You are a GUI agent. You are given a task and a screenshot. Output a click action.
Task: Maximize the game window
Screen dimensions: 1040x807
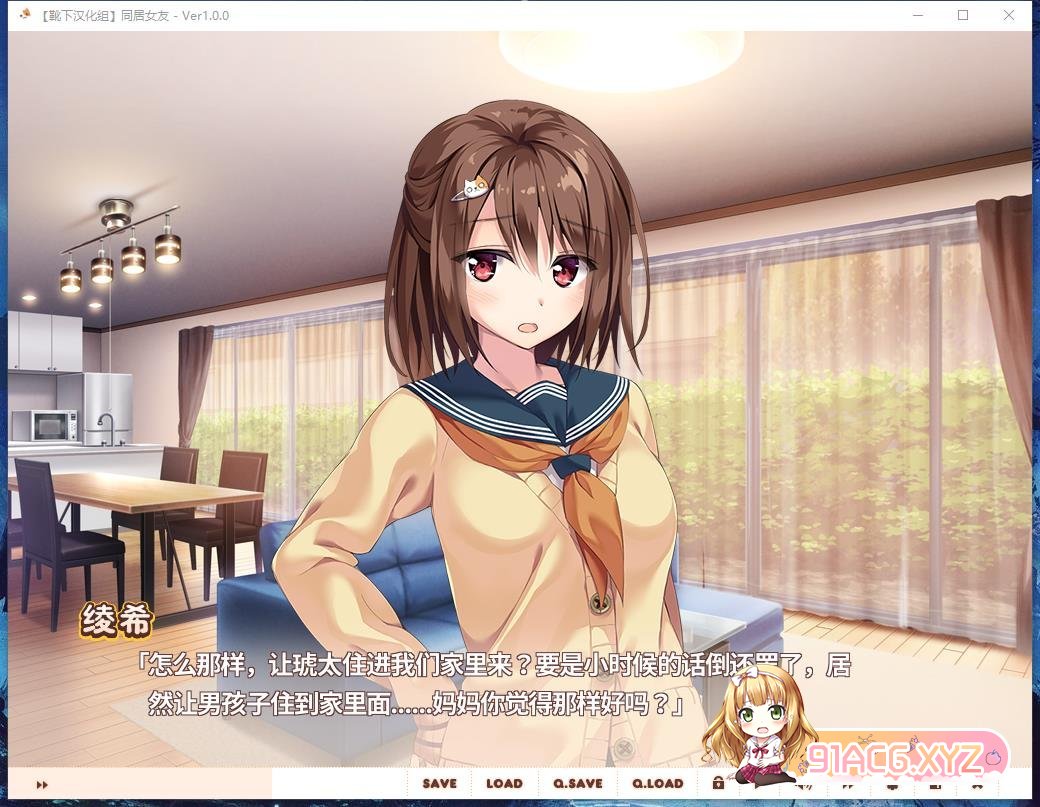tap(963, 15)
